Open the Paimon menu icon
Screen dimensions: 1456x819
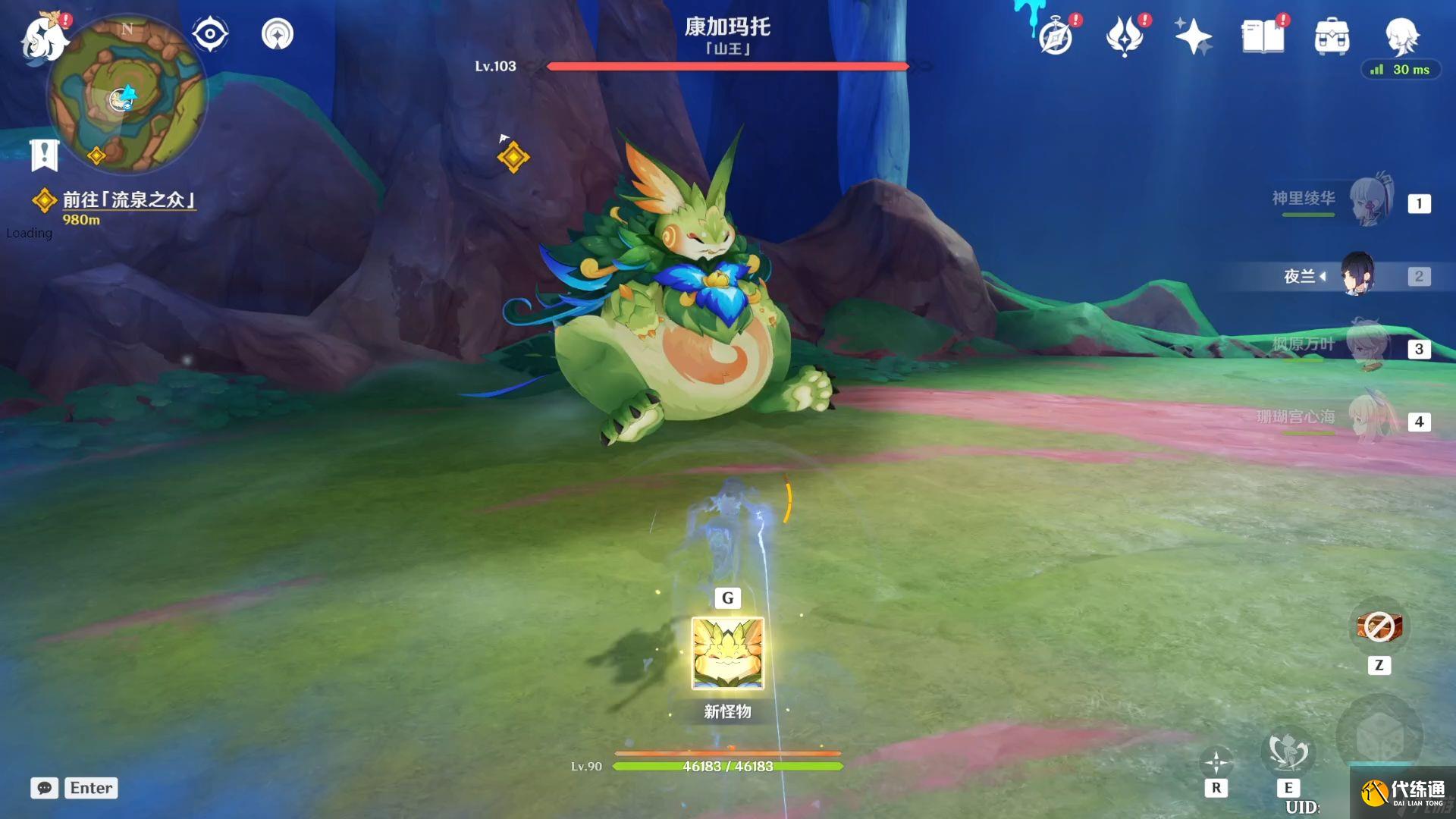click(x=44, y=36)
